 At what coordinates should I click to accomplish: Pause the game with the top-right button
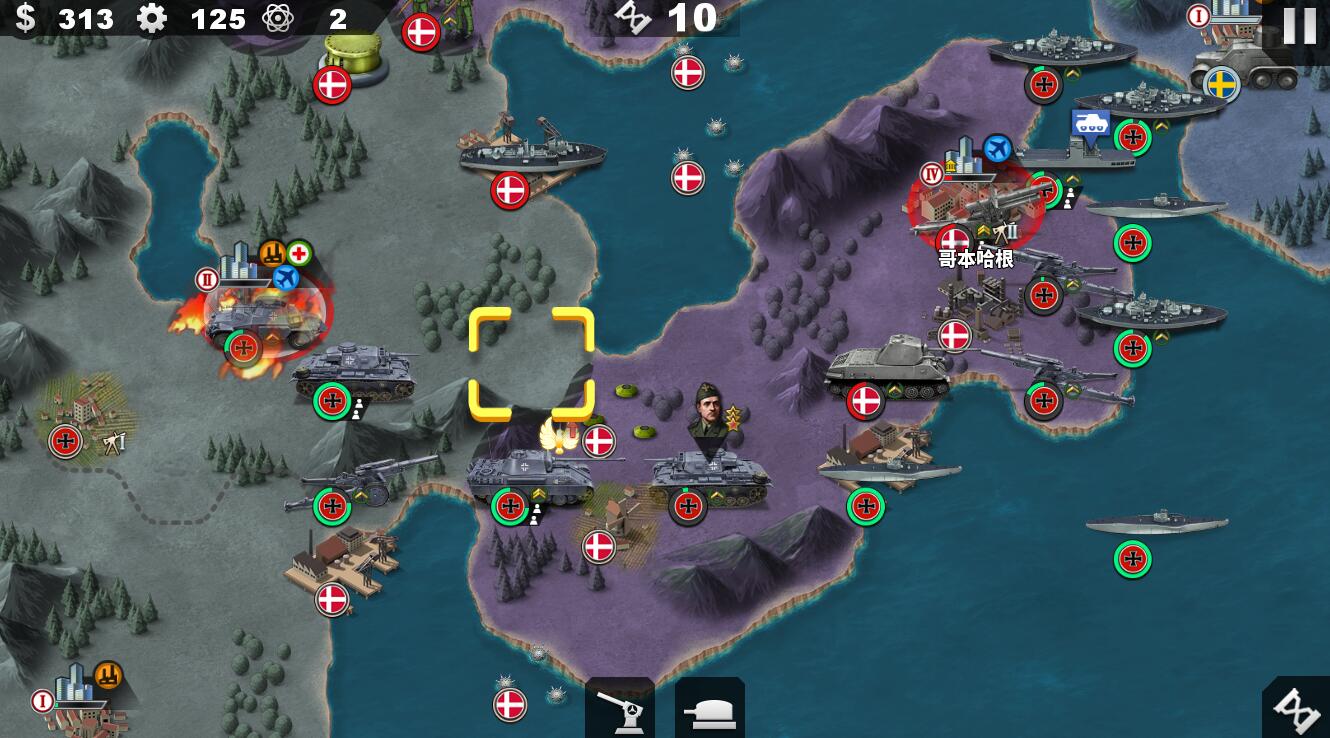tap(1299, 26)
